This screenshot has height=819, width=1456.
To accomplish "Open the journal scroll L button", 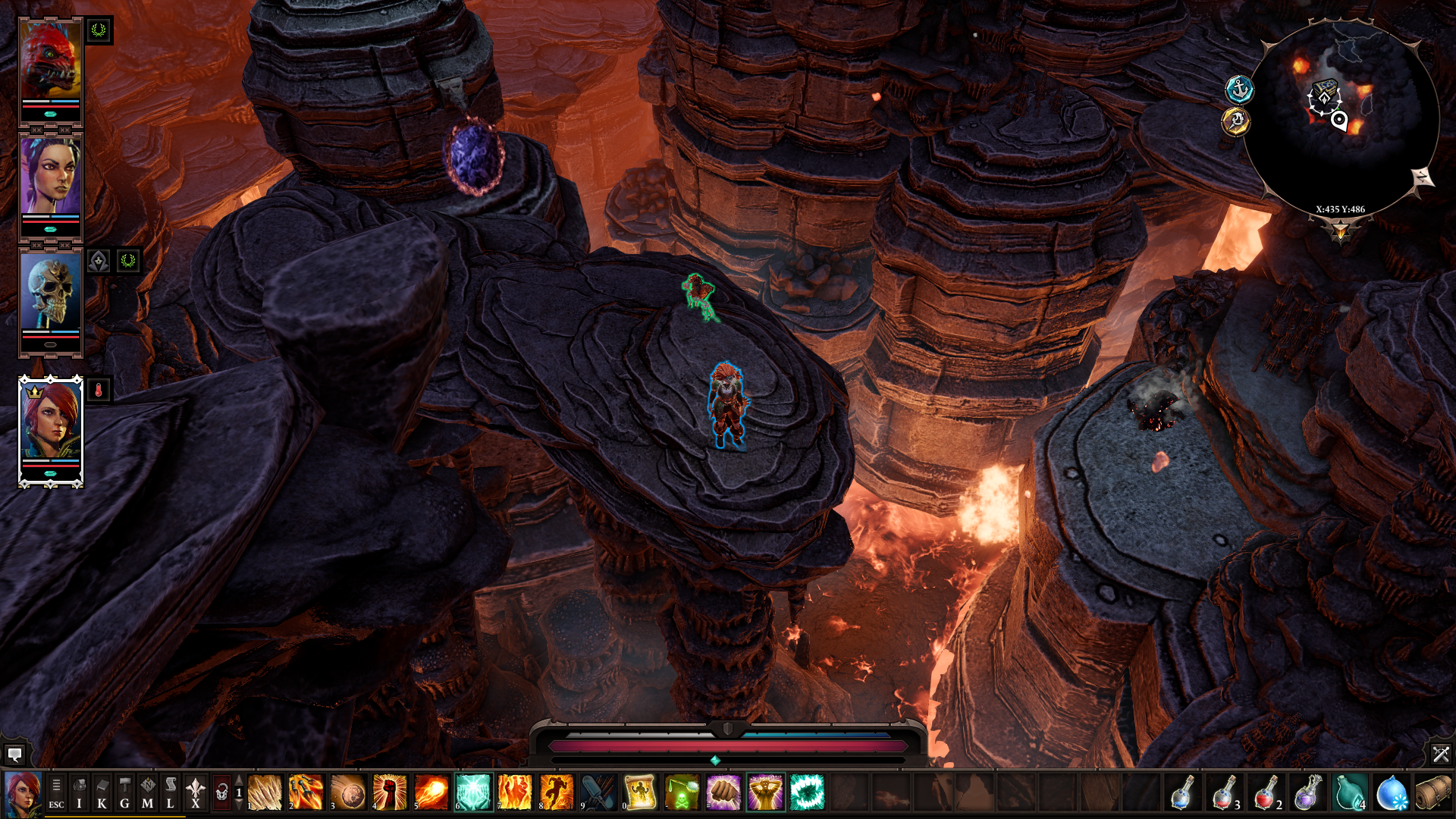I will coord(170,793).
